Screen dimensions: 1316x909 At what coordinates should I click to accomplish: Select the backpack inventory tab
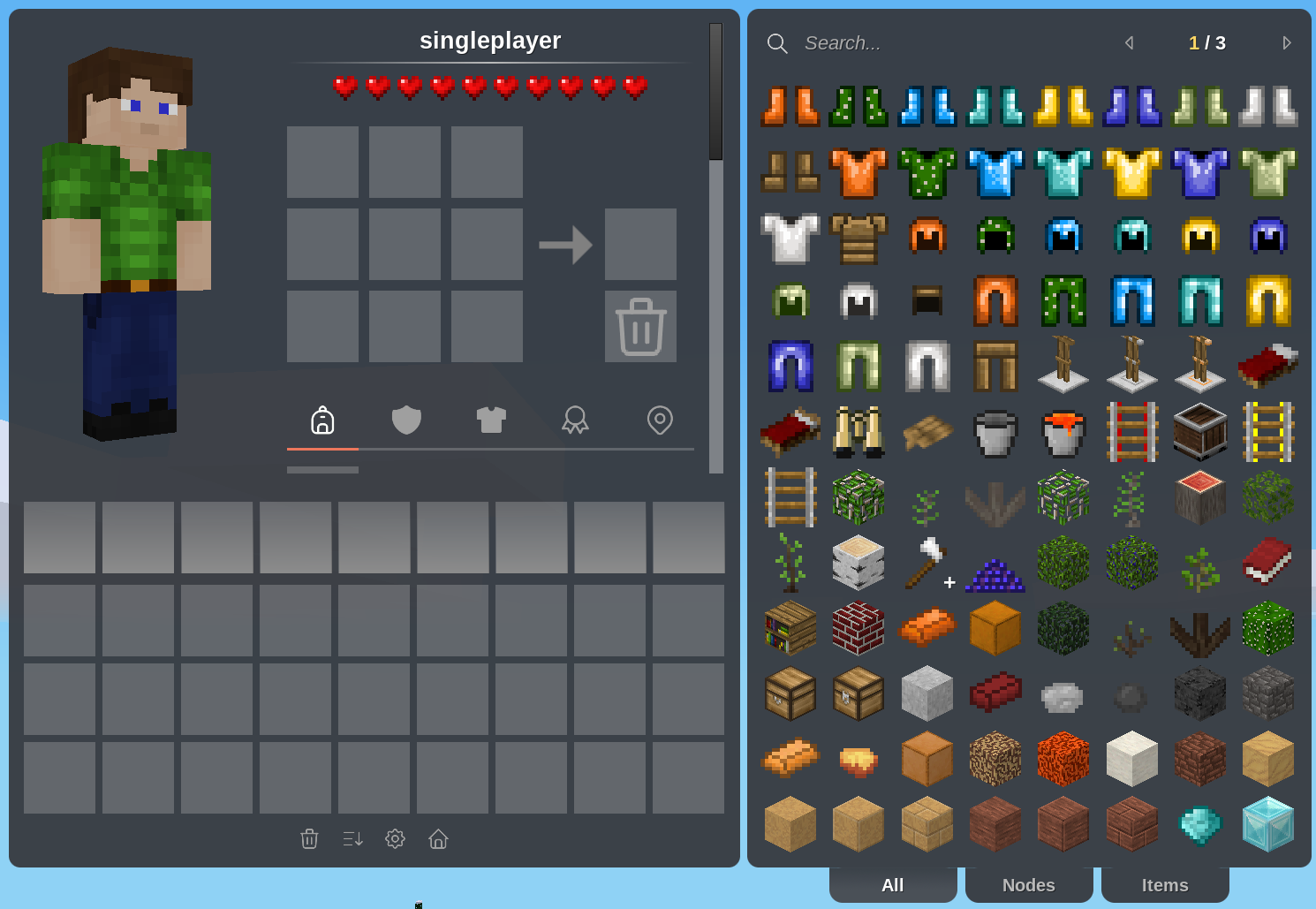tap(322, 420)
